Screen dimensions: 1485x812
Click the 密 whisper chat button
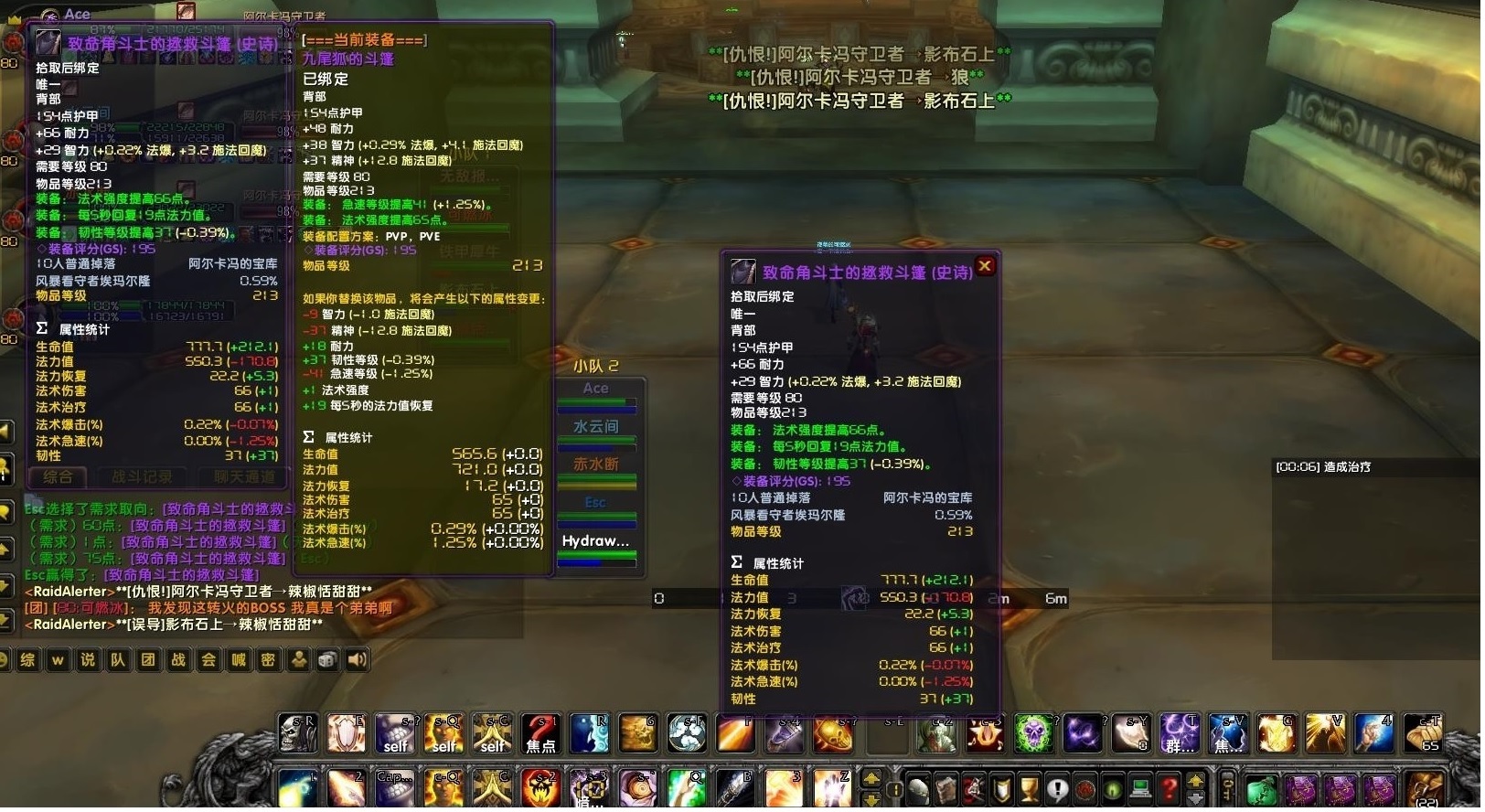click(x=268, y=659)
